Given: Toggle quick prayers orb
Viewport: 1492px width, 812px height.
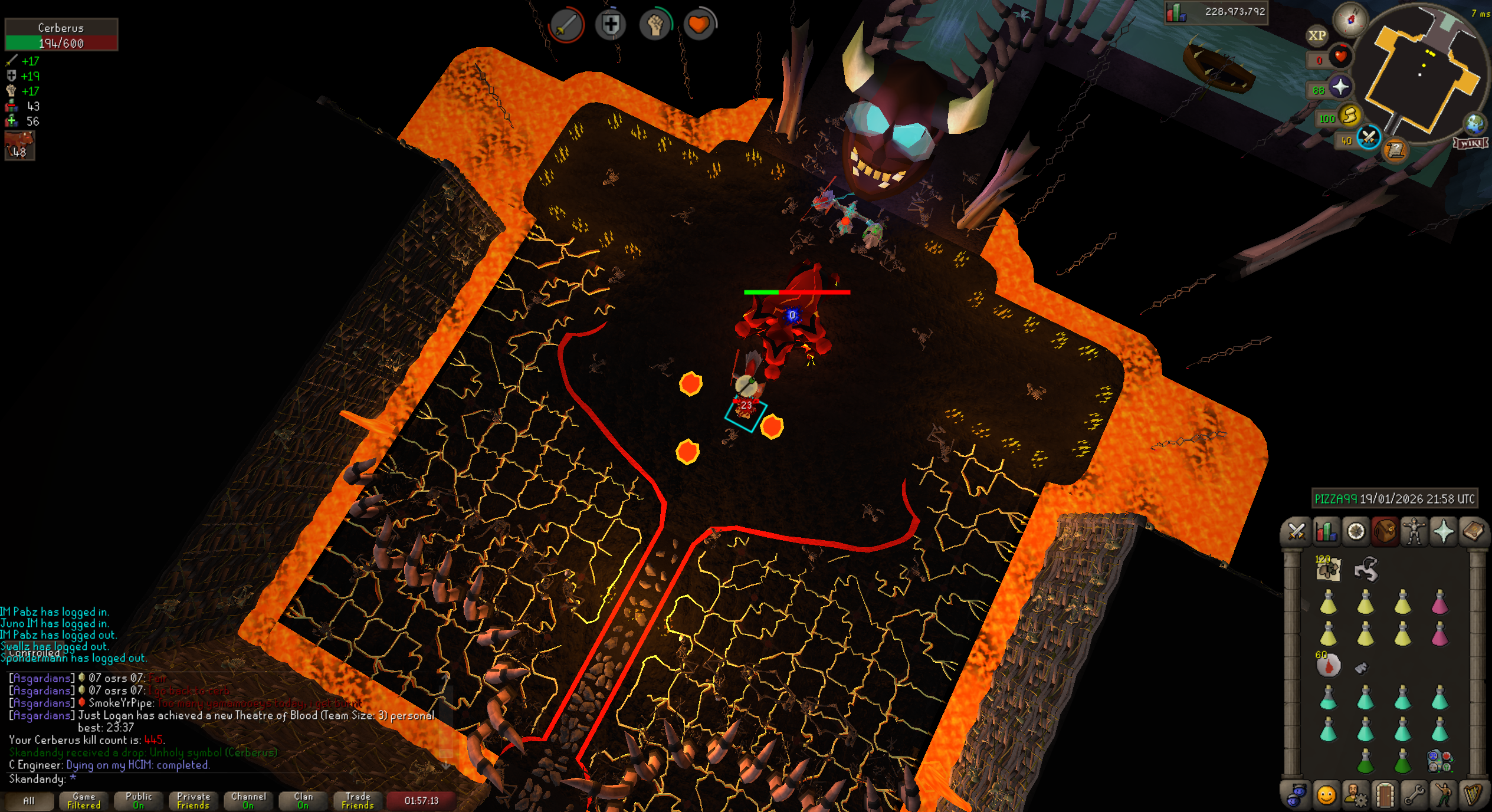Looking at the screenshot, I should tap(1340, 87).
